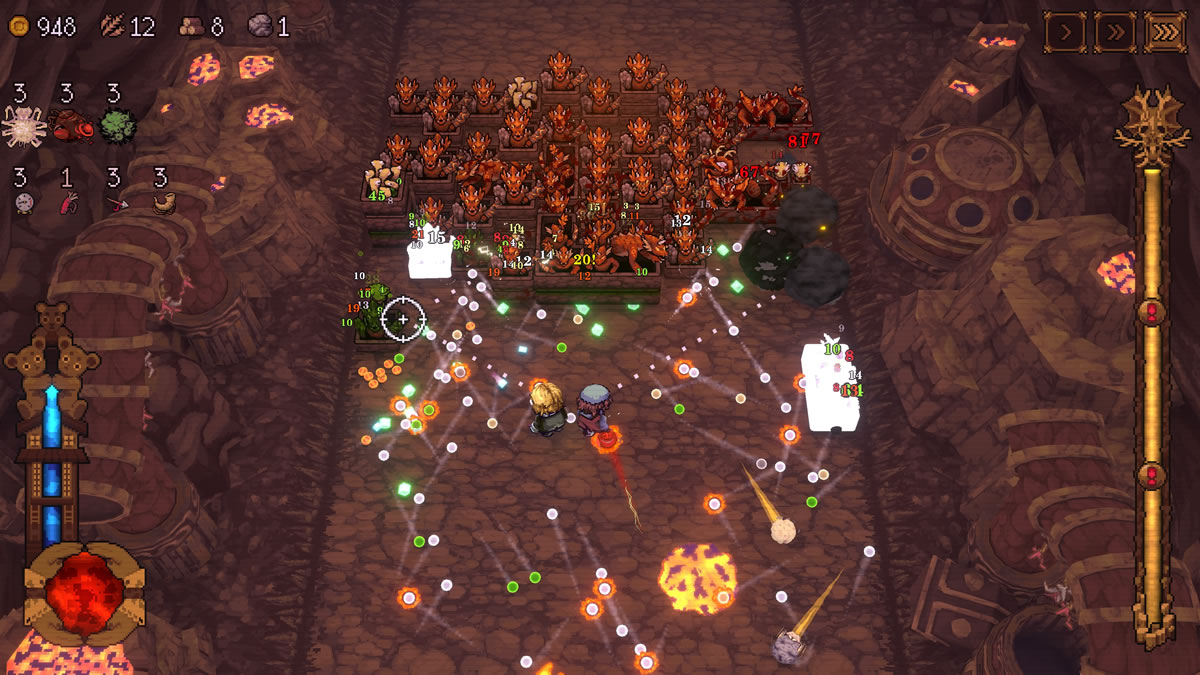The width and height of the screenshot is (1200, 675).
Task: Pick the green spiky bush icon
Action: pyautogui.click(x=117, y=126)
